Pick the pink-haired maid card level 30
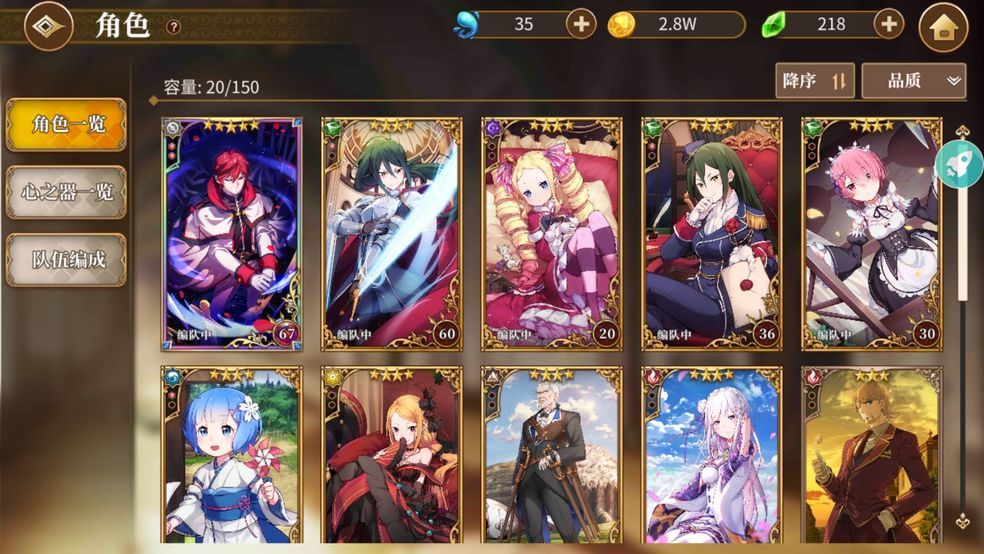The image size is (984, 554). coord(871,234)
